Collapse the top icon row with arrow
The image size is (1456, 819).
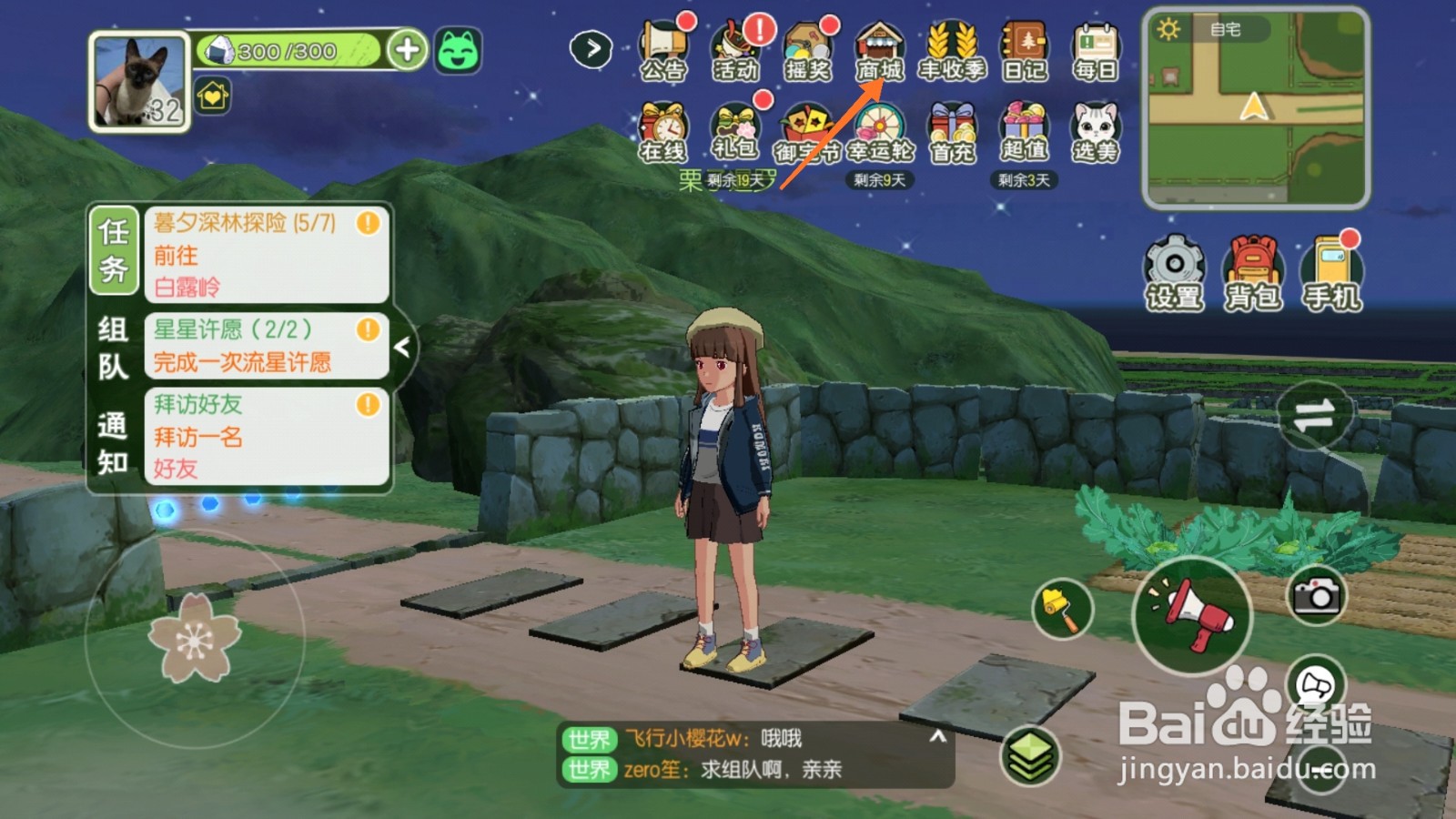tap(591, 48)
